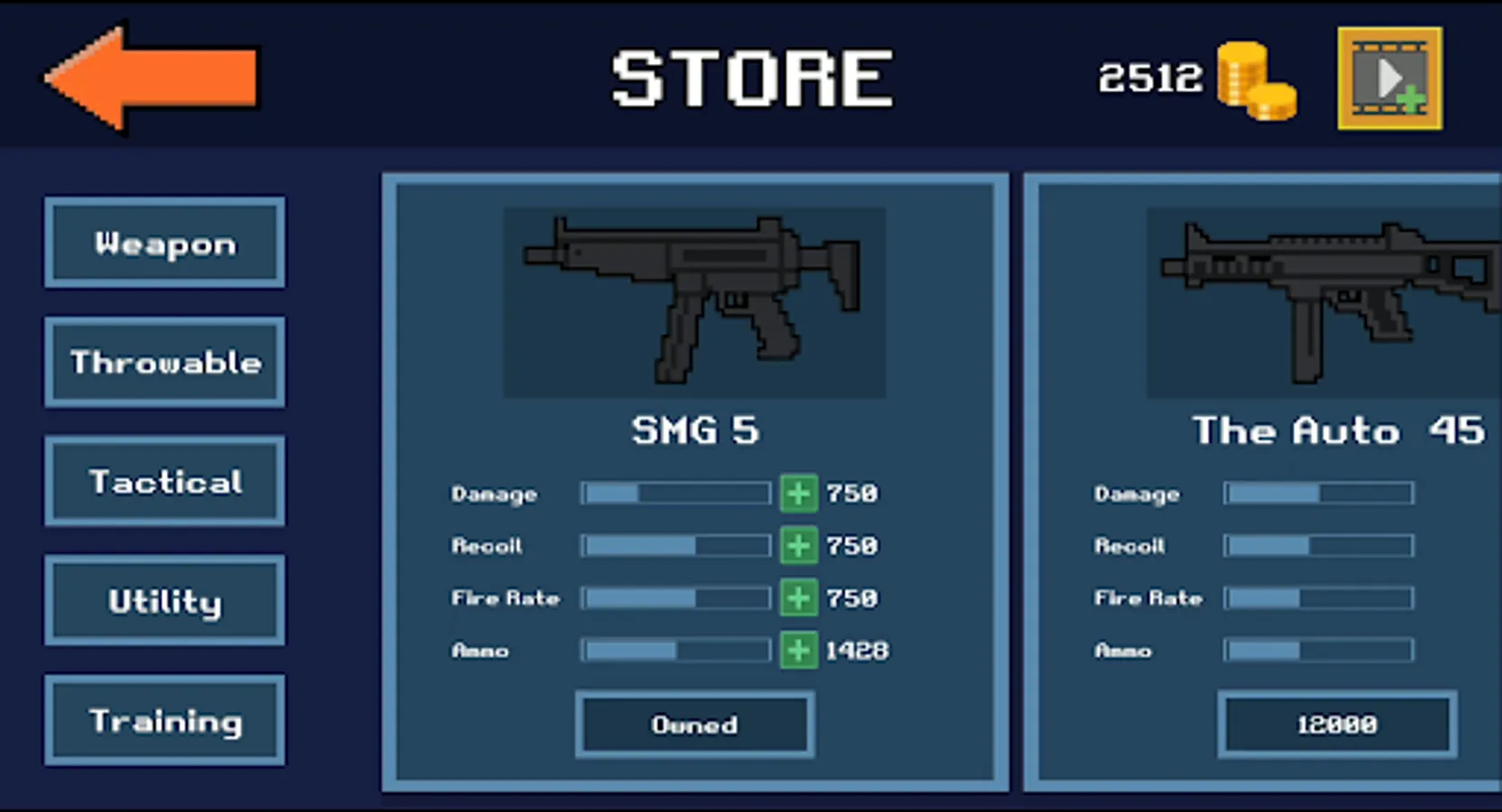
Task: Buy The Auto 45 for 12000 coins
Action: pyautogui.click(x=1338, y=724)
